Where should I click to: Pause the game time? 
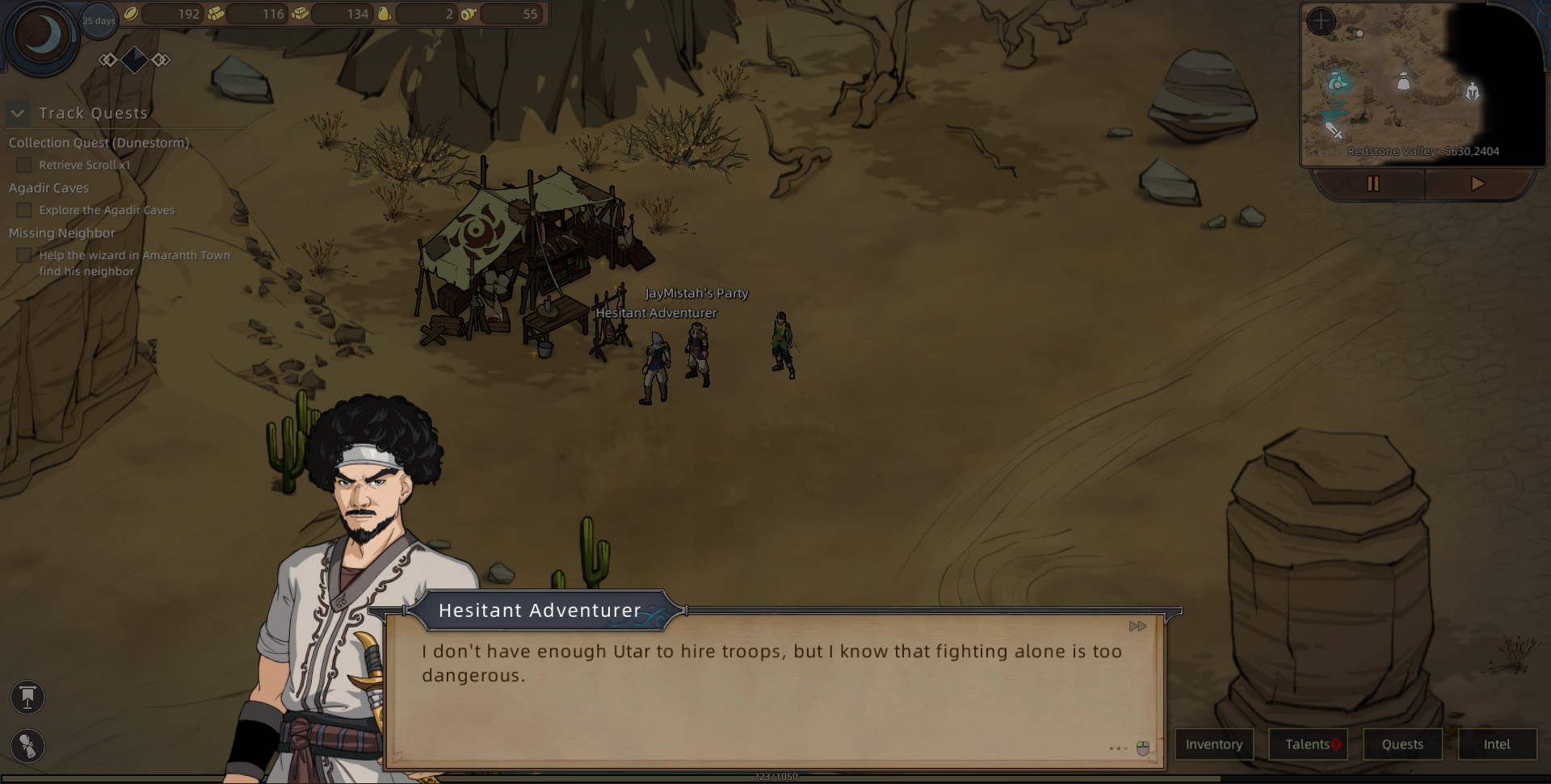(1372, 184)
